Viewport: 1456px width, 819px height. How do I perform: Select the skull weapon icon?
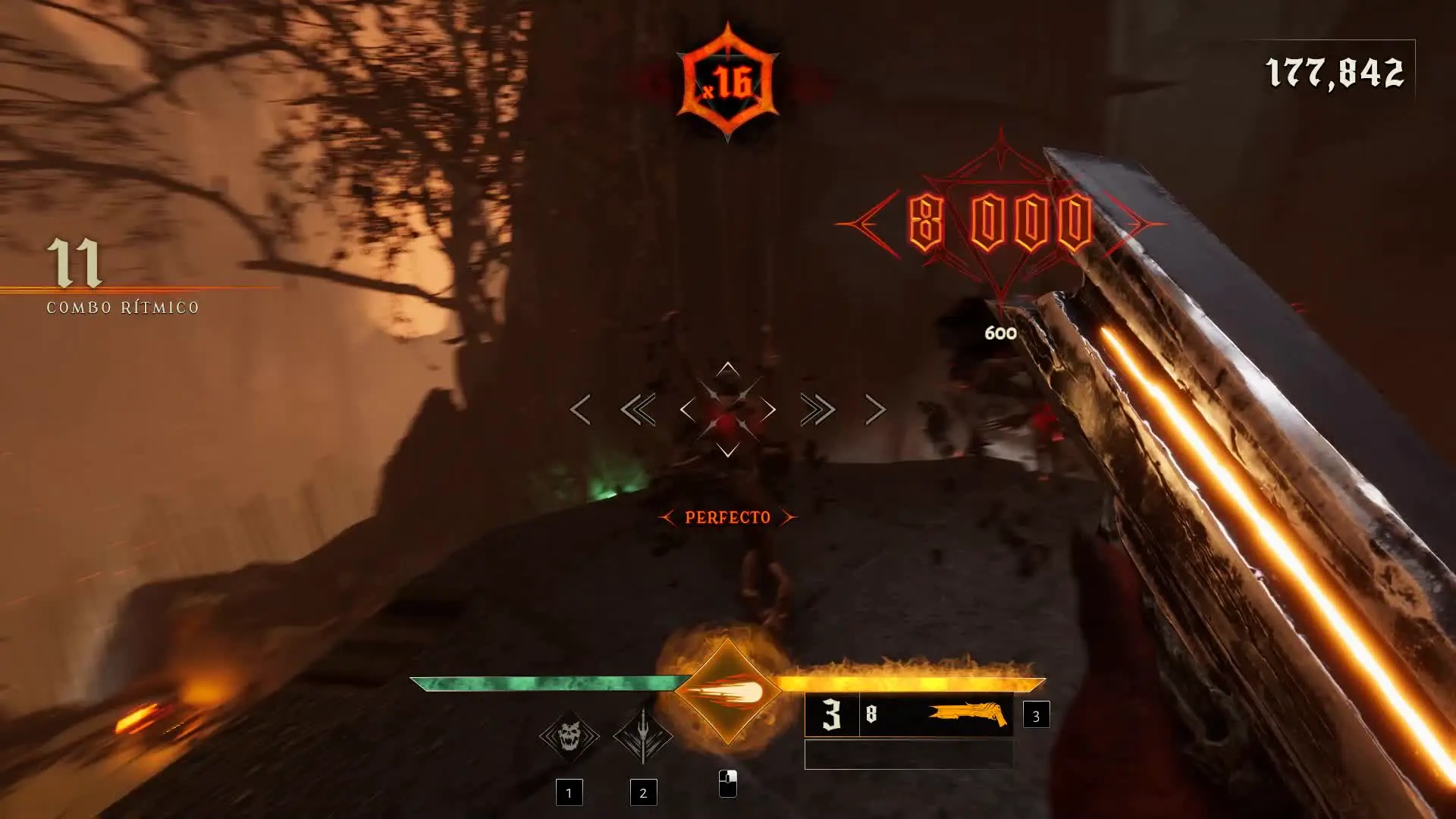point(569,736)
